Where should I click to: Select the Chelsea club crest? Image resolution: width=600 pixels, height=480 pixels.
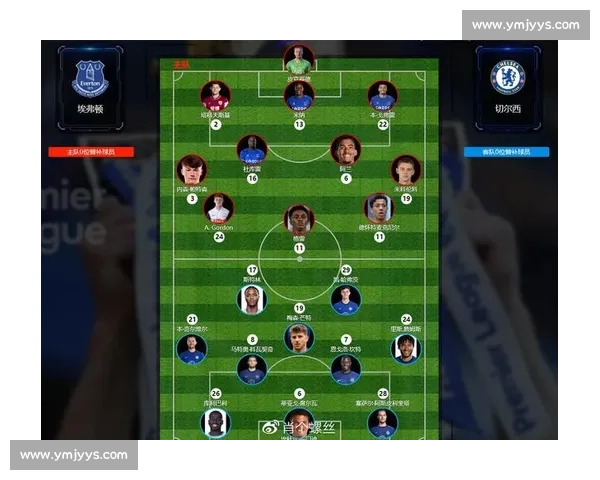507,78
